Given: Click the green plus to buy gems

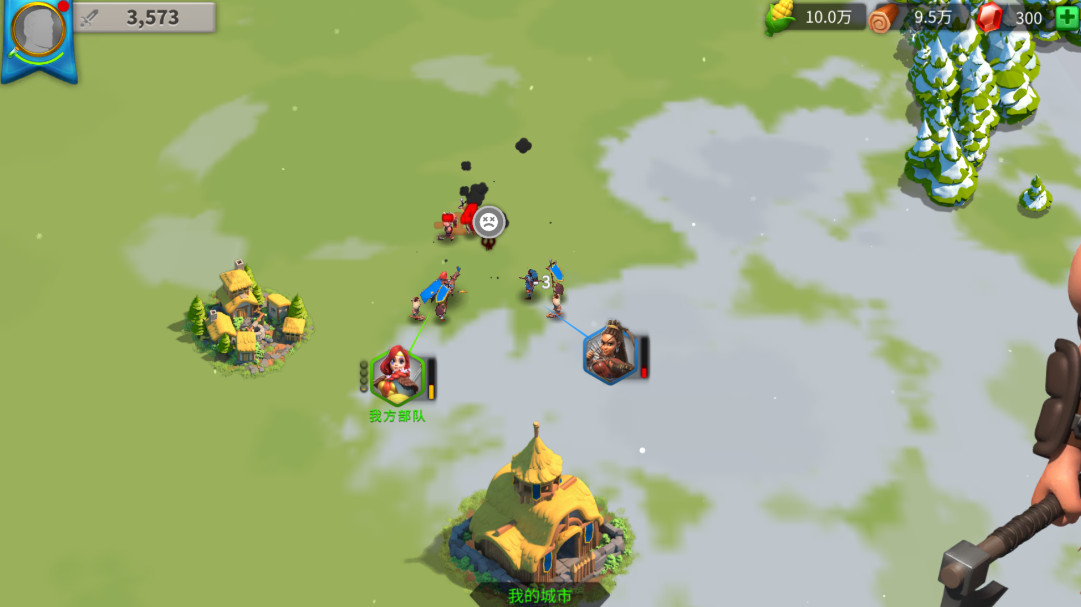Looking at the screenshot, I should 1066,17.
